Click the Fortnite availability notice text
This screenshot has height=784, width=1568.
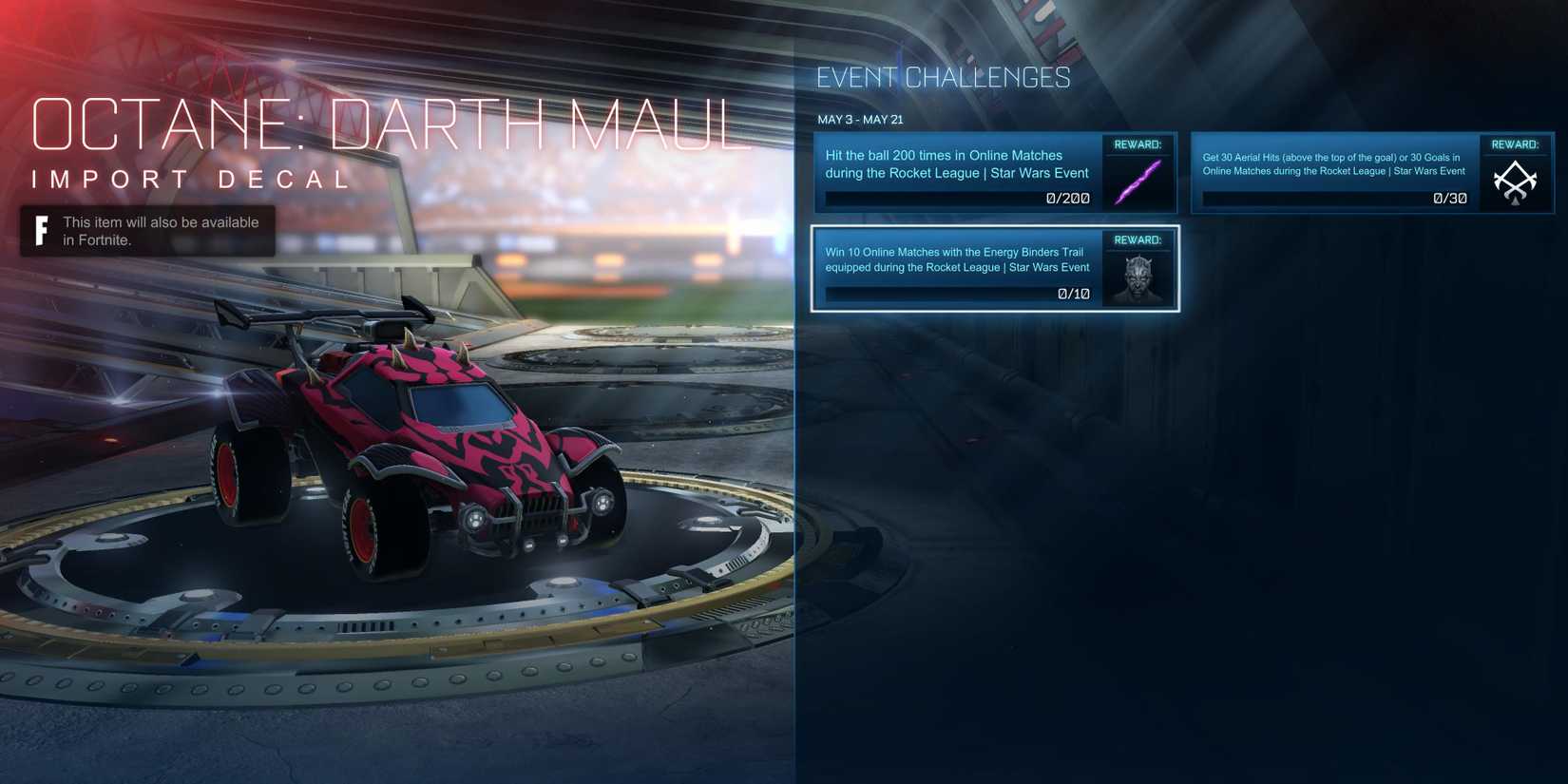(x=160, y=230)
